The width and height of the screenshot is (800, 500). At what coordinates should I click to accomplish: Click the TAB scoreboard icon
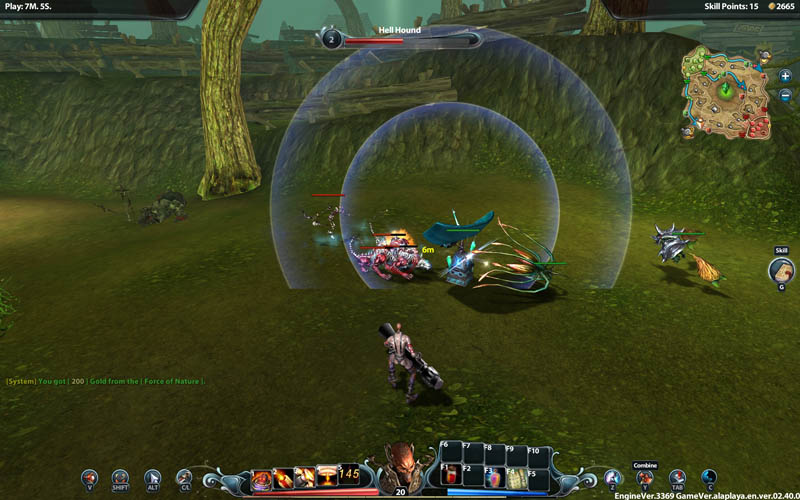(677, 478)
